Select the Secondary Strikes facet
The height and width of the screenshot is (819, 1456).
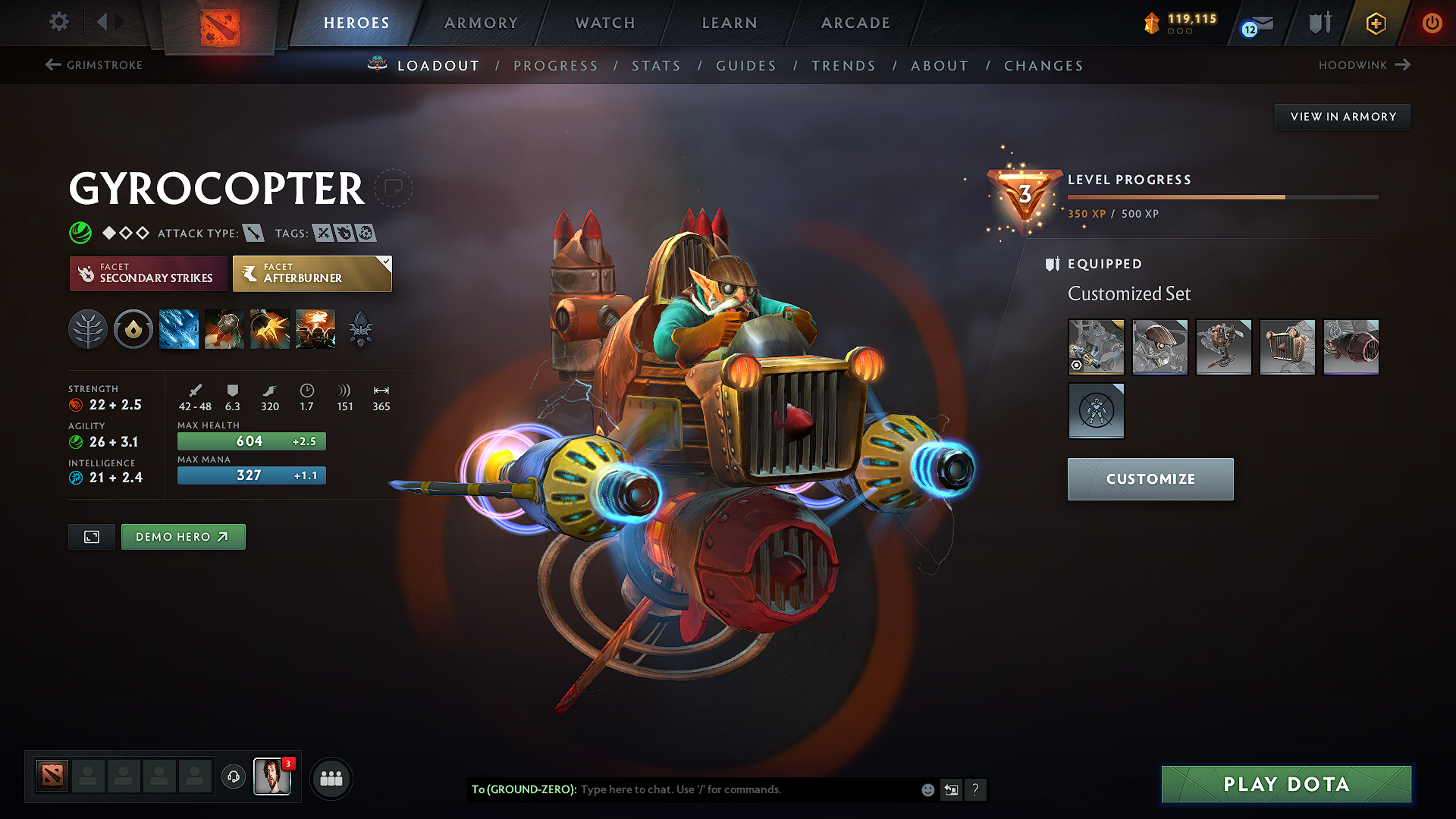click(148, 273)
